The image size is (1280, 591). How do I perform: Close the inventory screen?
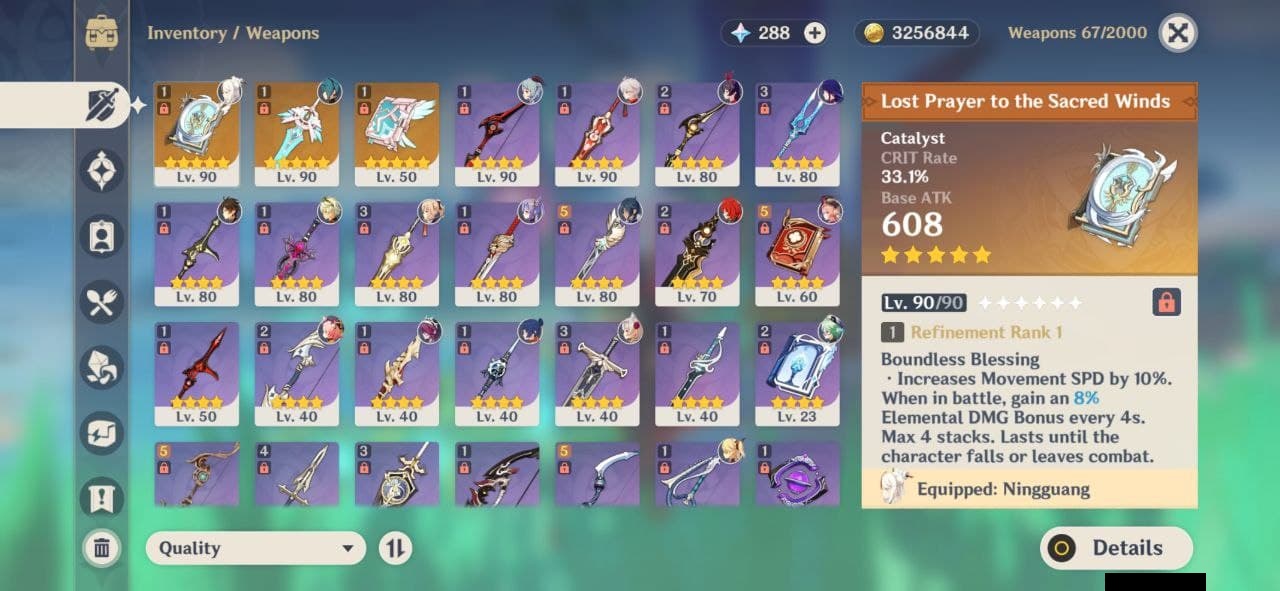pyautogui.click(x=1178, y=33)
